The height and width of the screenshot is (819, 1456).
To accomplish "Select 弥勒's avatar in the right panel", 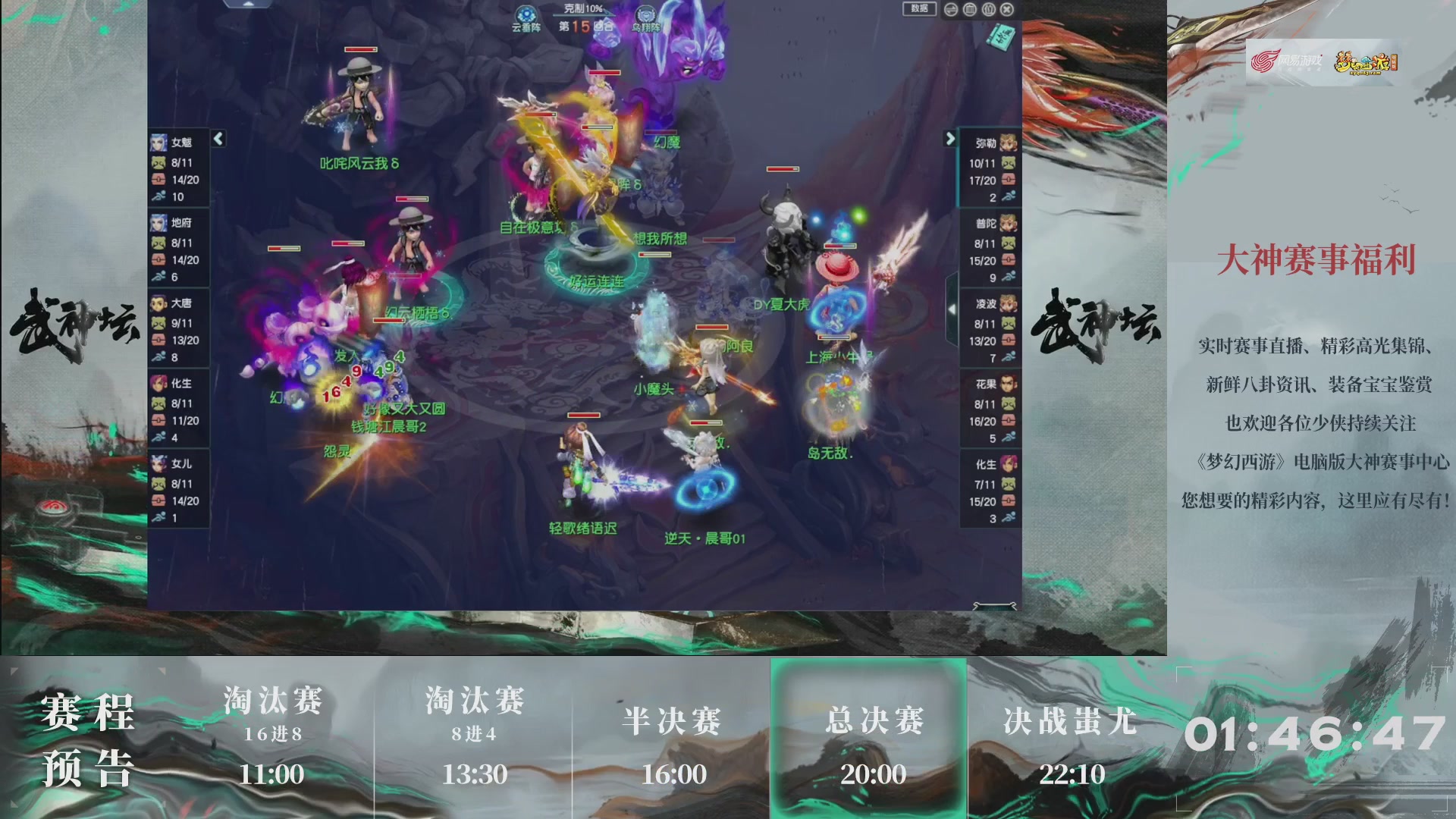I will [x=1009, y=142].
